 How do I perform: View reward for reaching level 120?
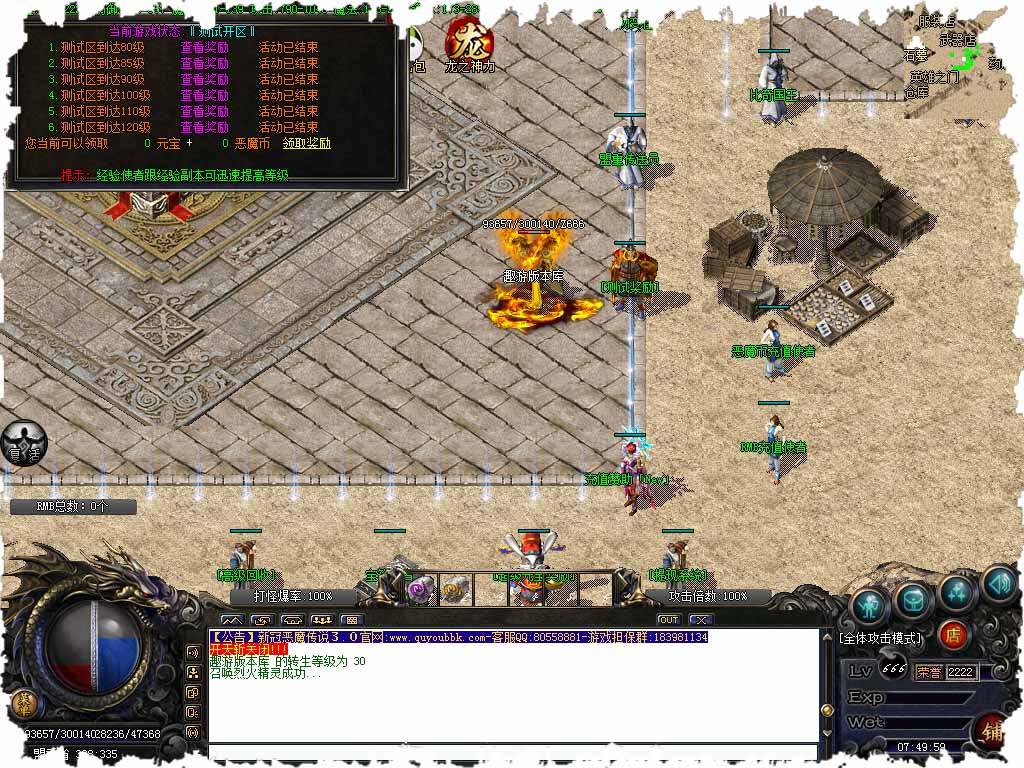(204, 127)
